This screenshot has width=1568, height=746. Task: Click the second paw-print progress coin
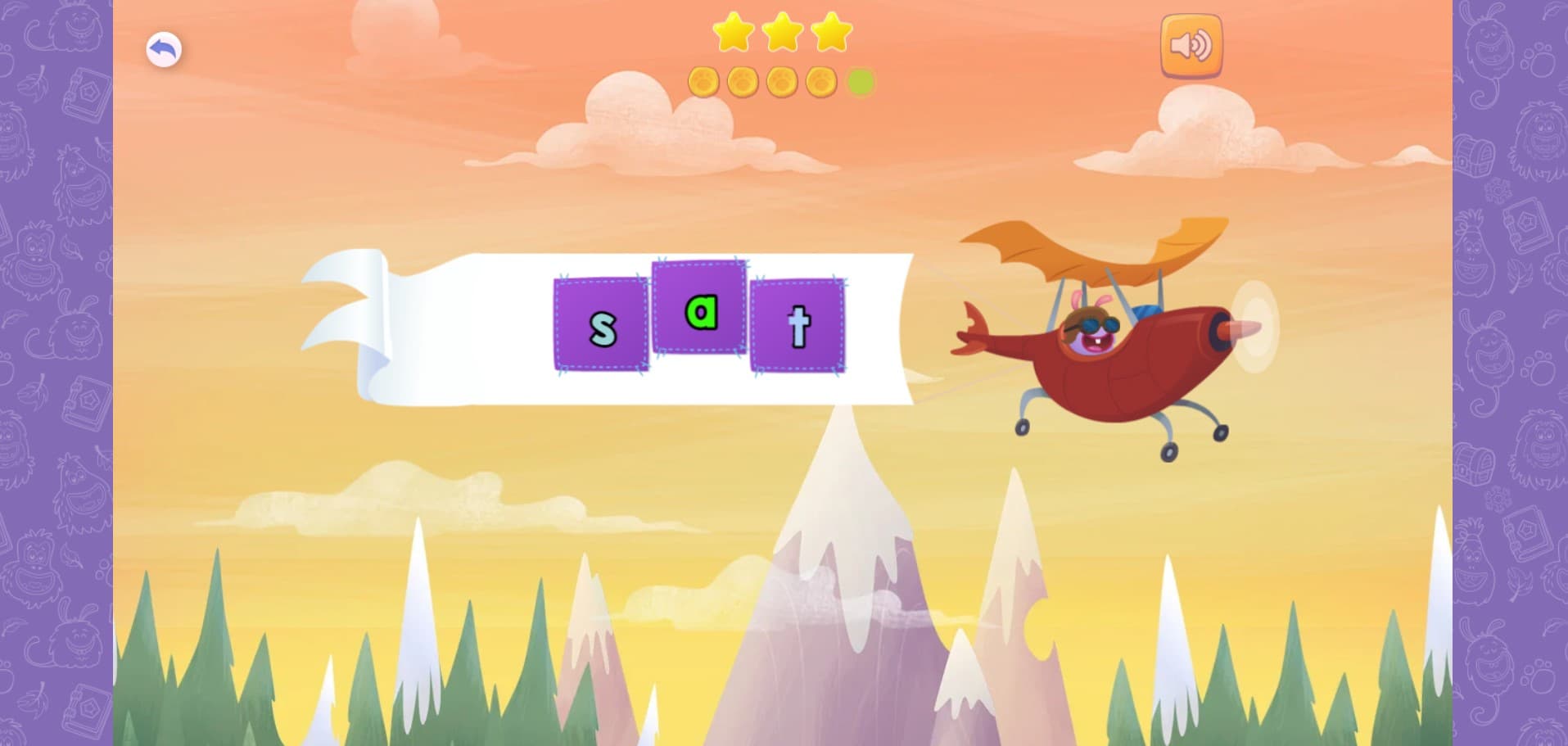click(x=741, y=80)
